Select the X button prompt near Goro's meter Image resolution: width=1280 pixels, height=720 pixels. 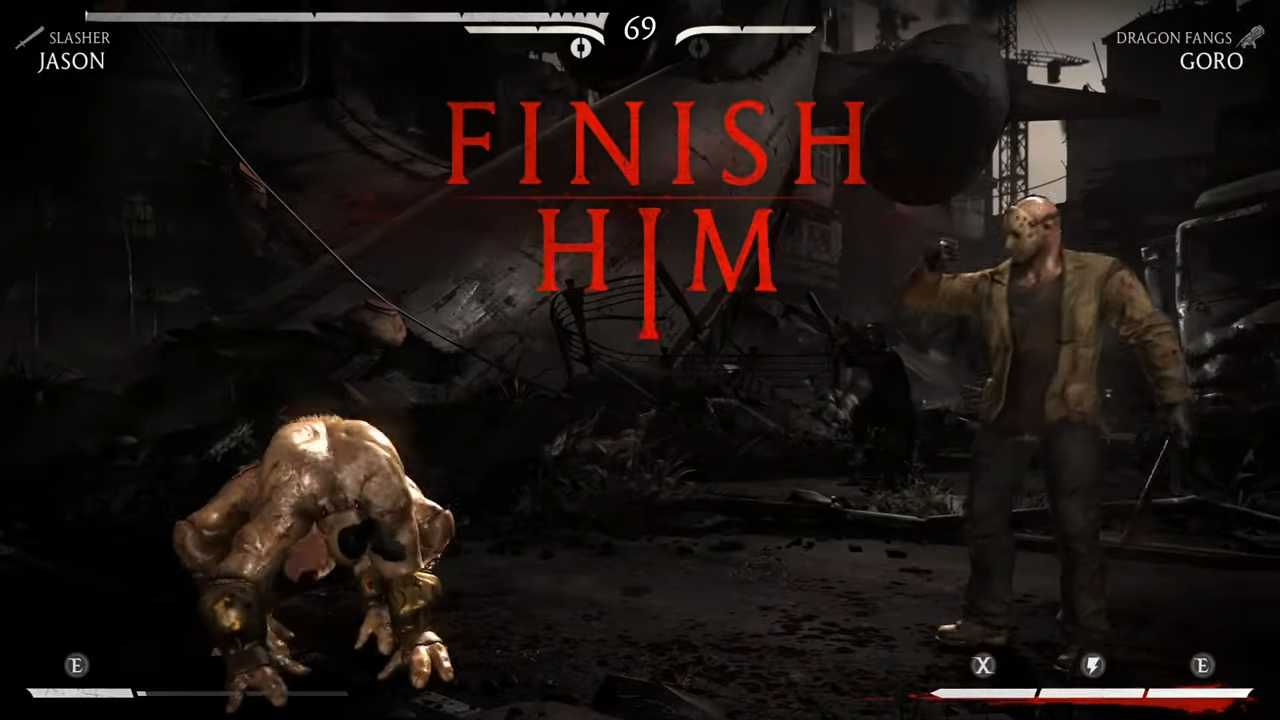tap(982, 666)
